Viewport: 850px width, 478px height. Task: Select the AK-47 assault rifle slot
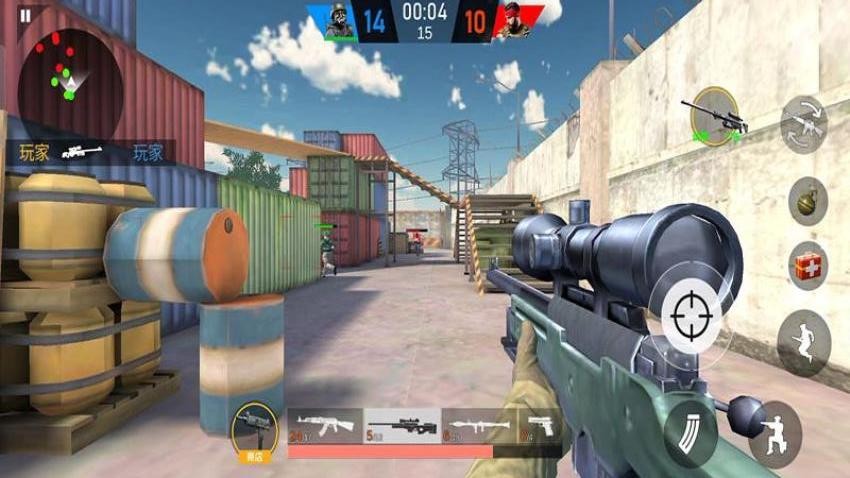click(x=325, y=426)
